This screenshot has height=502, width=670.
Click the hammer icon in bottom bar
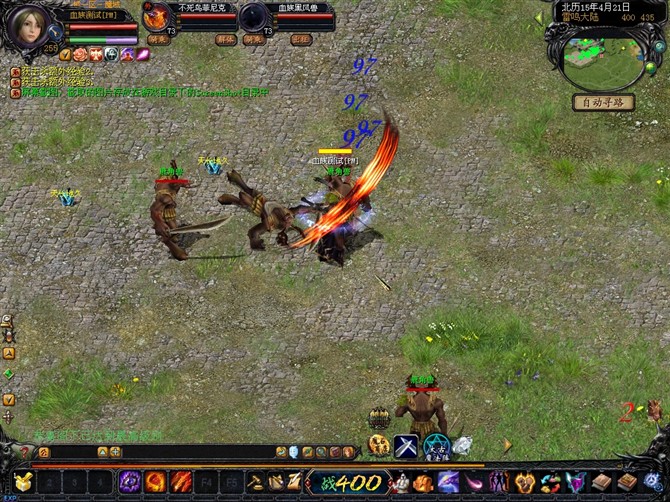tap(255, 482)
